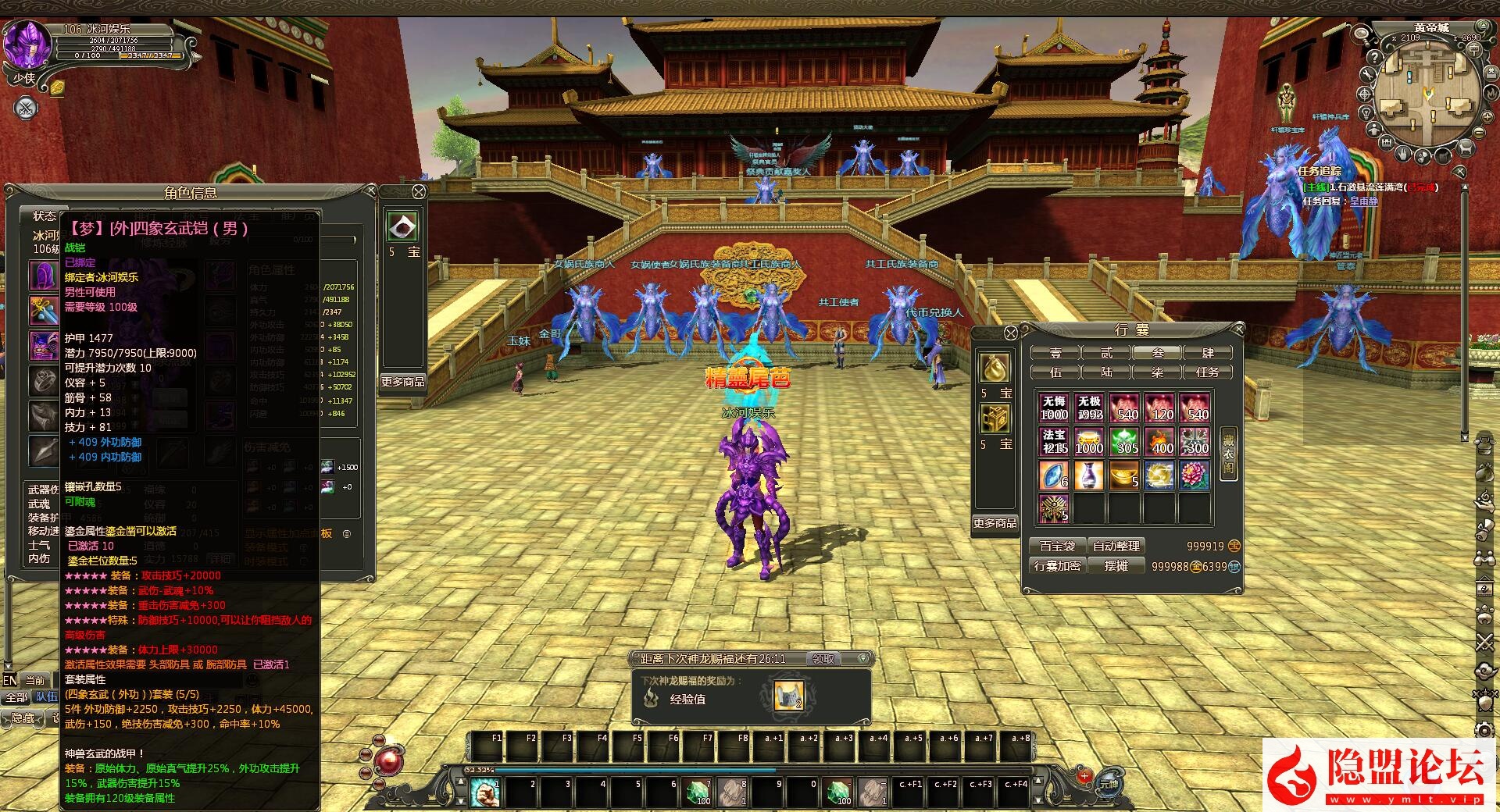This screenshot has height=812, width=1500.
Task: Close the 行囊 inventory window
Action: (1238, 329)
